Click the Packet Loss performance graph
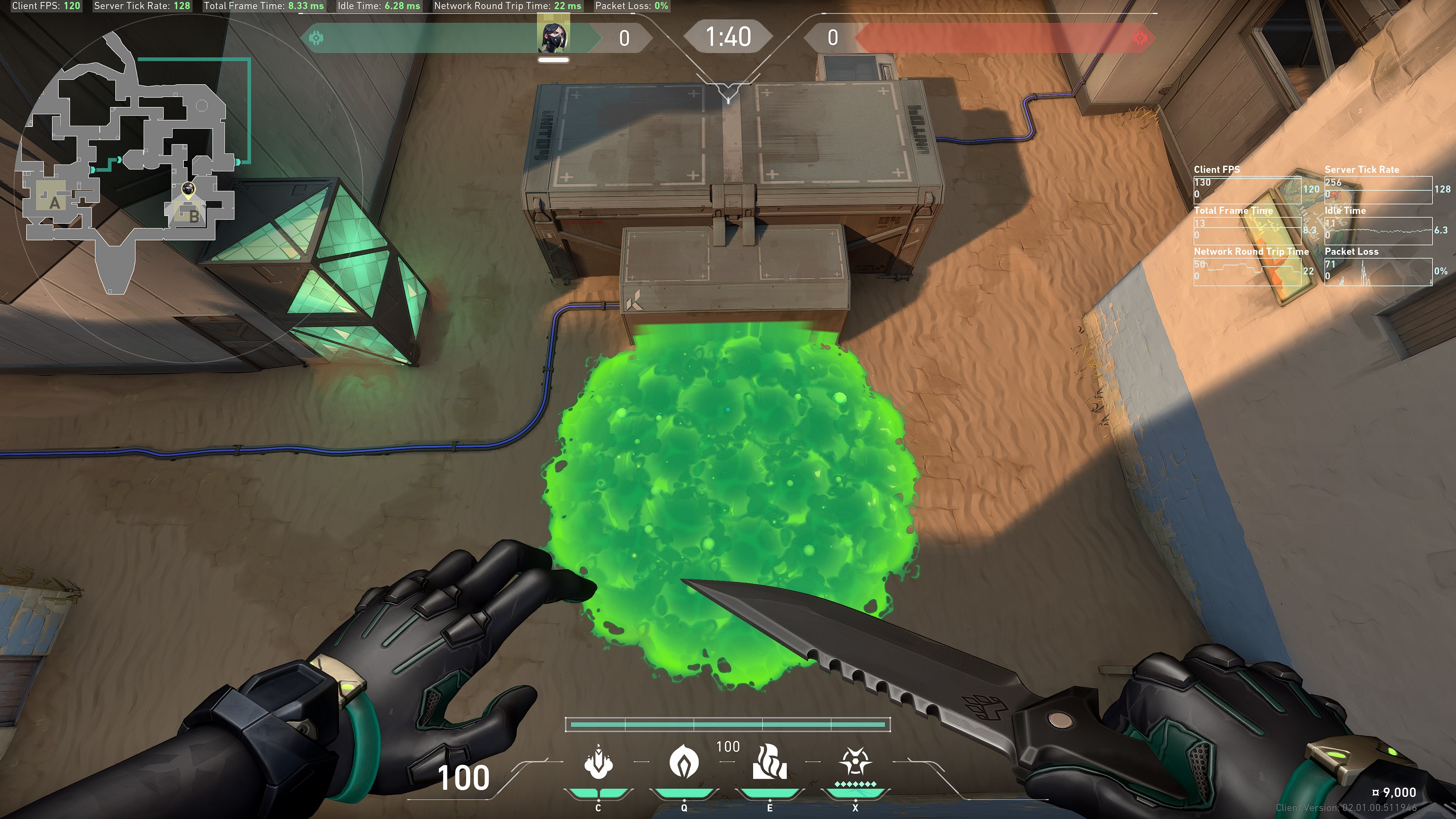This screenshot has width=1456, height=819. (x=1378, y=271)
